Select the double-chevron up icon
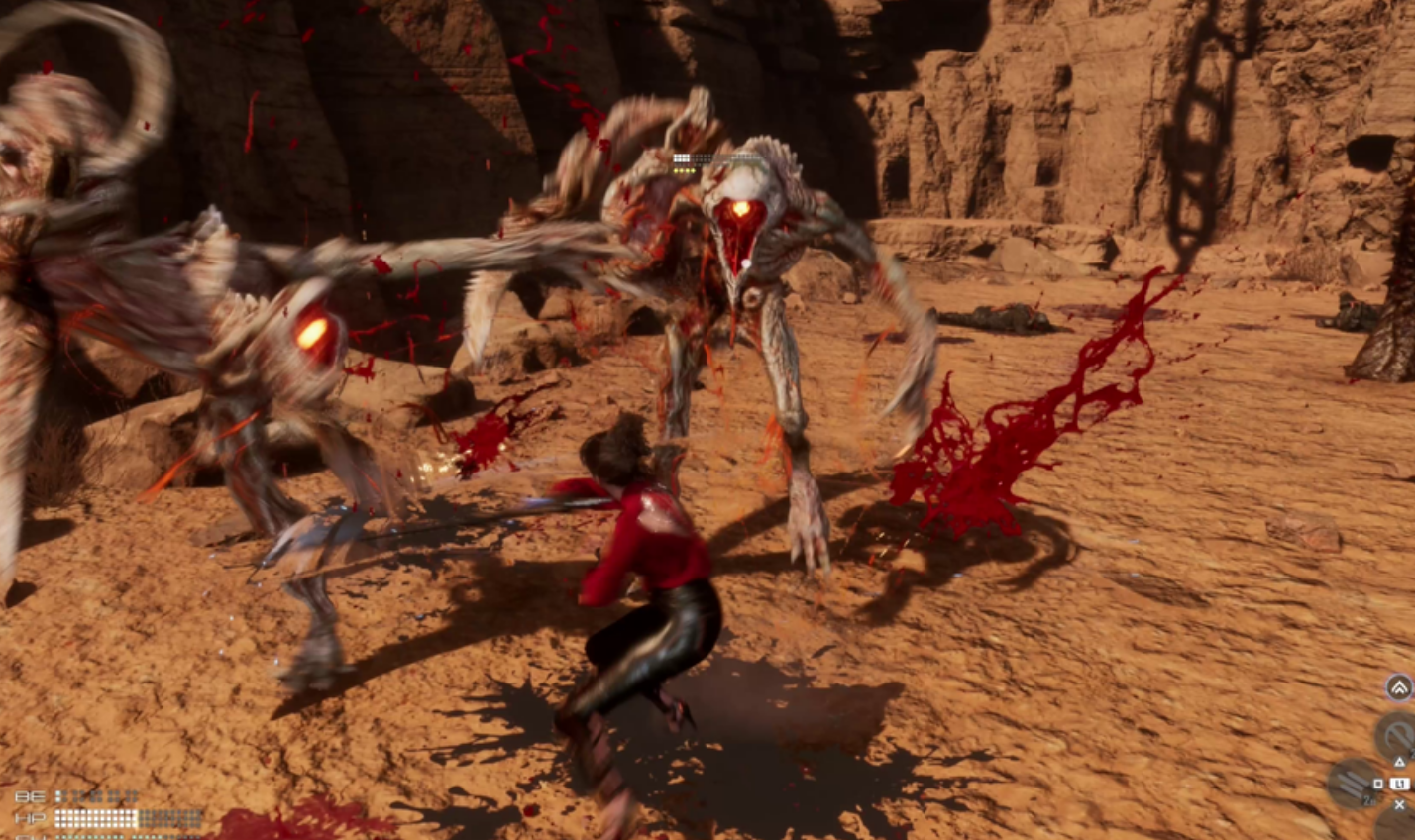This screenshot has height=840, width=1415. [x=1398, y=686]
